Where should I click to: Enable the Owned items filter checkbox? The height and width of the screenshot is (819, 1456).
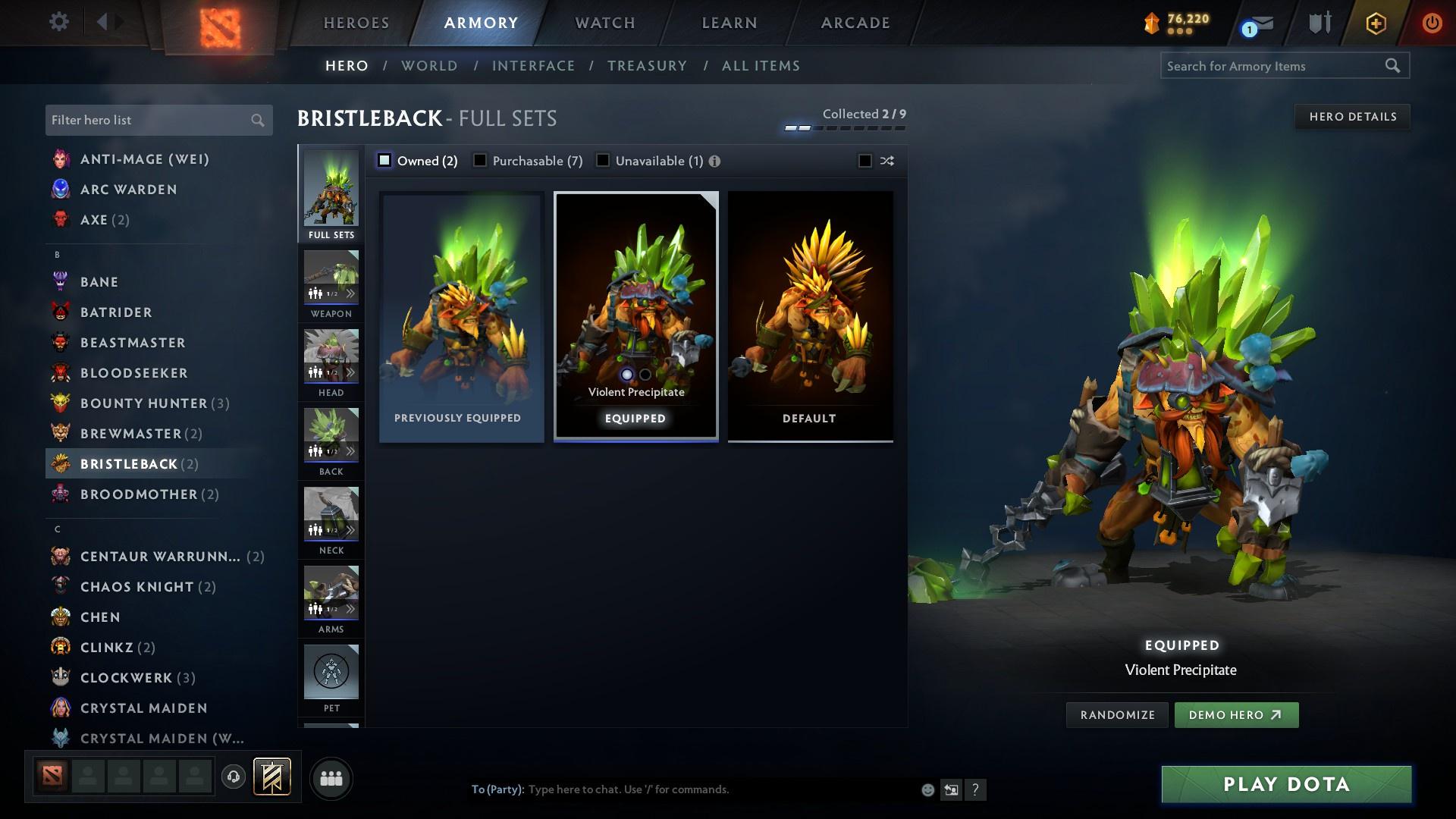click(x=384, y=160)
